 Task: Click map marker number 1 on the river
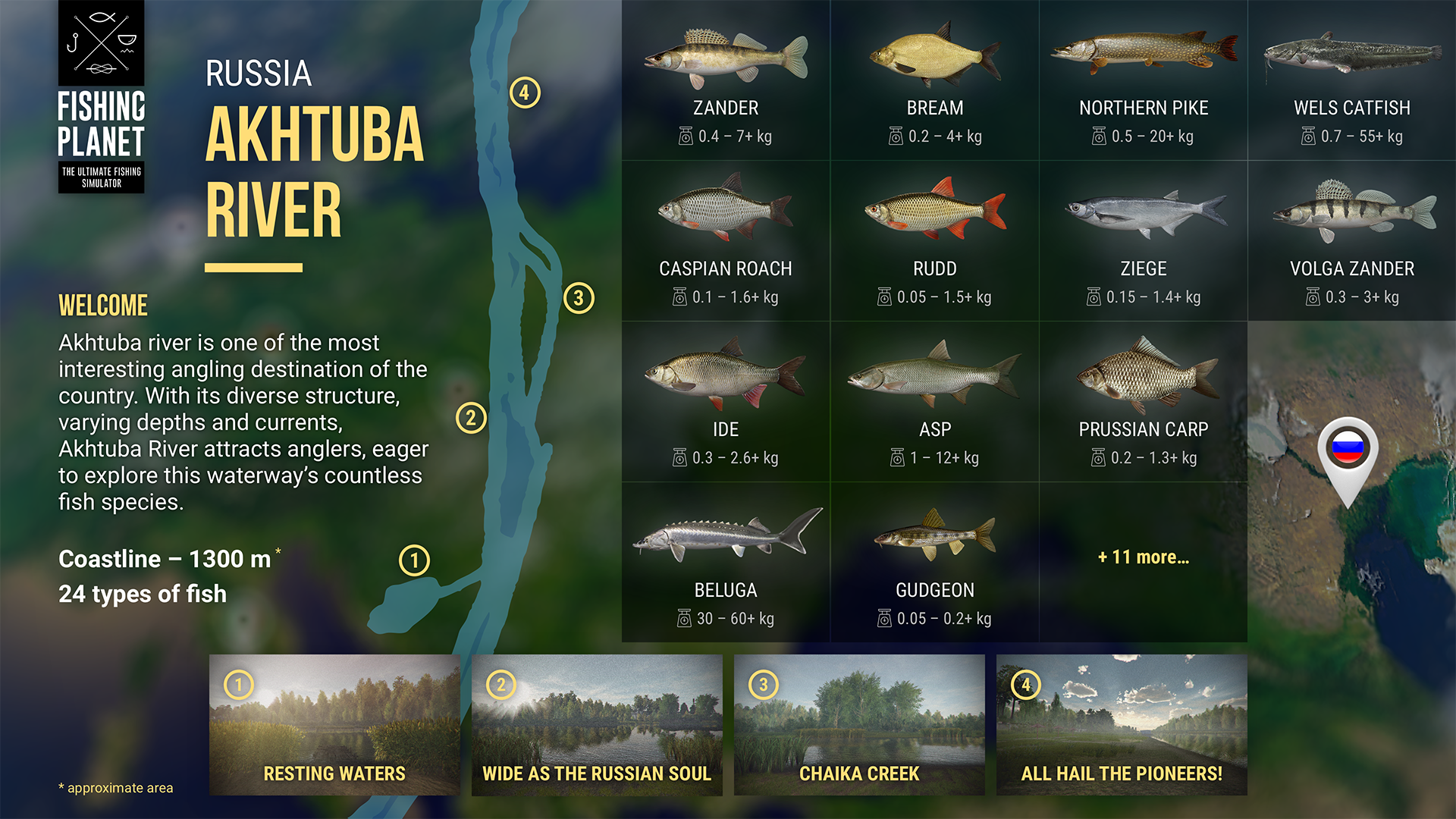tap(414, 560)
